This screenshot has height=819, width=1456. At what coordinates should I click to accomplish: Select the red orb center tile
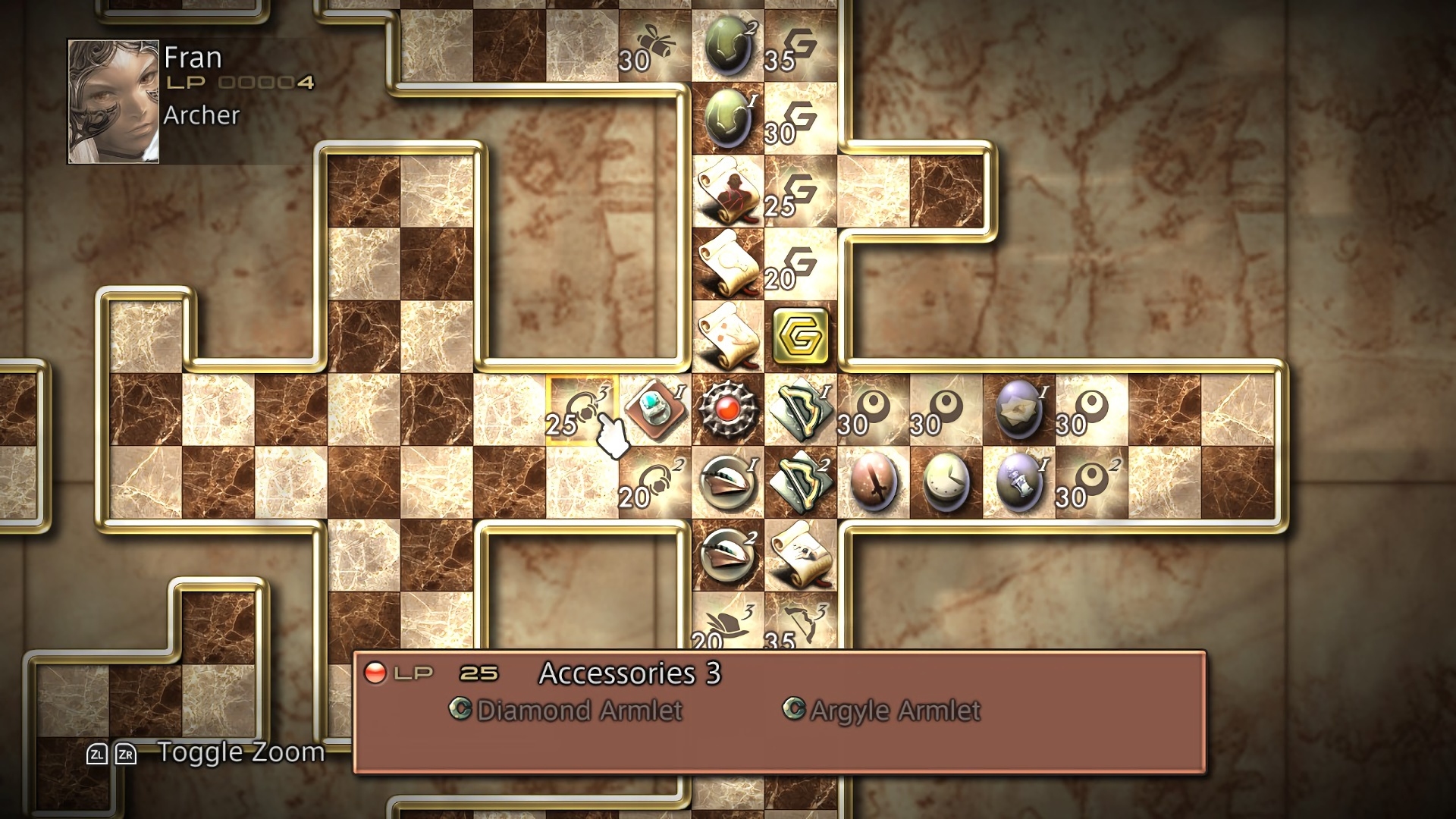point(727,409)
